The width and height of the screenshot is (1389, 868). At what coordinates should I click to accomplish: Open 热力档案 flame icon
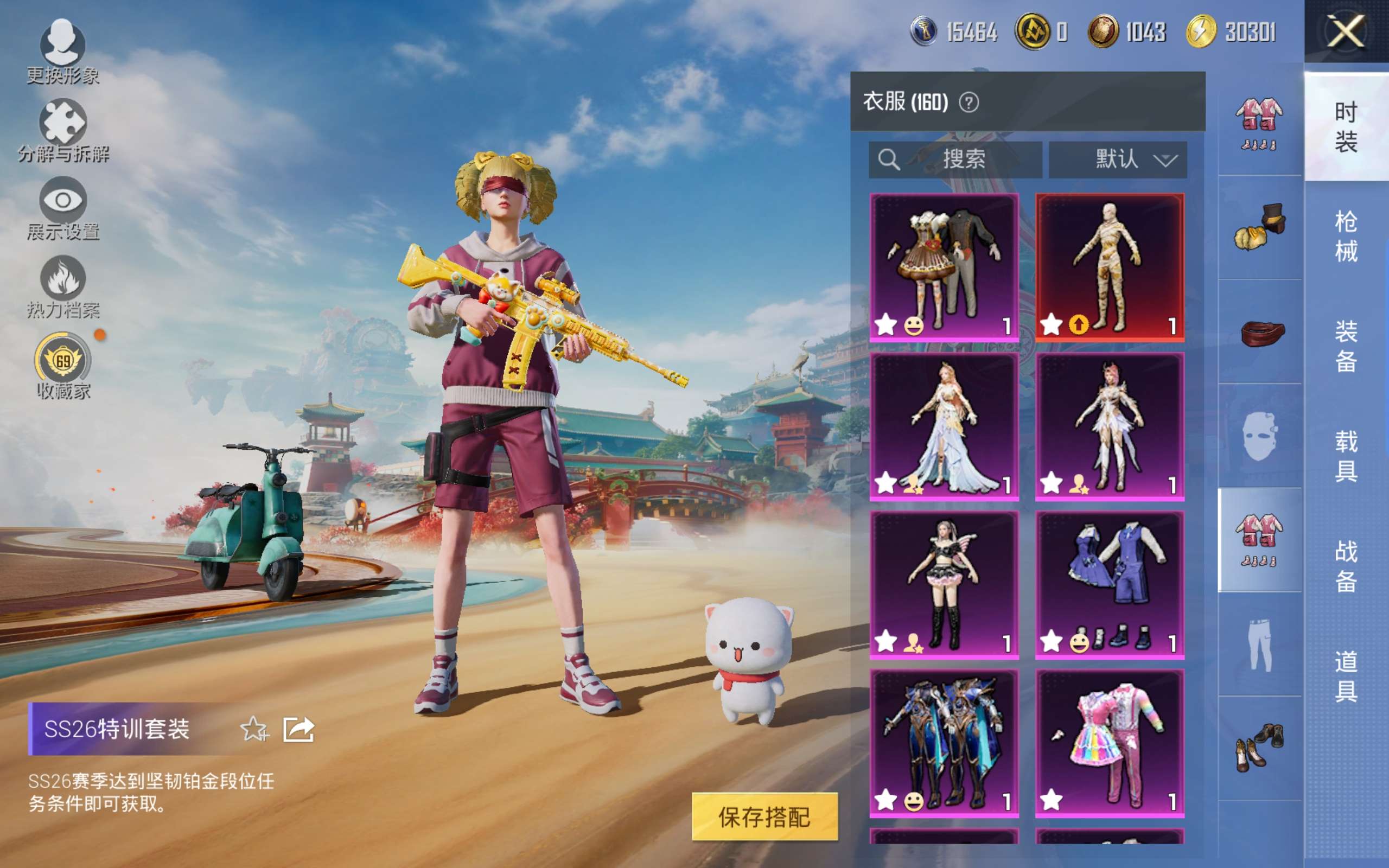click(x=62, y=286)
